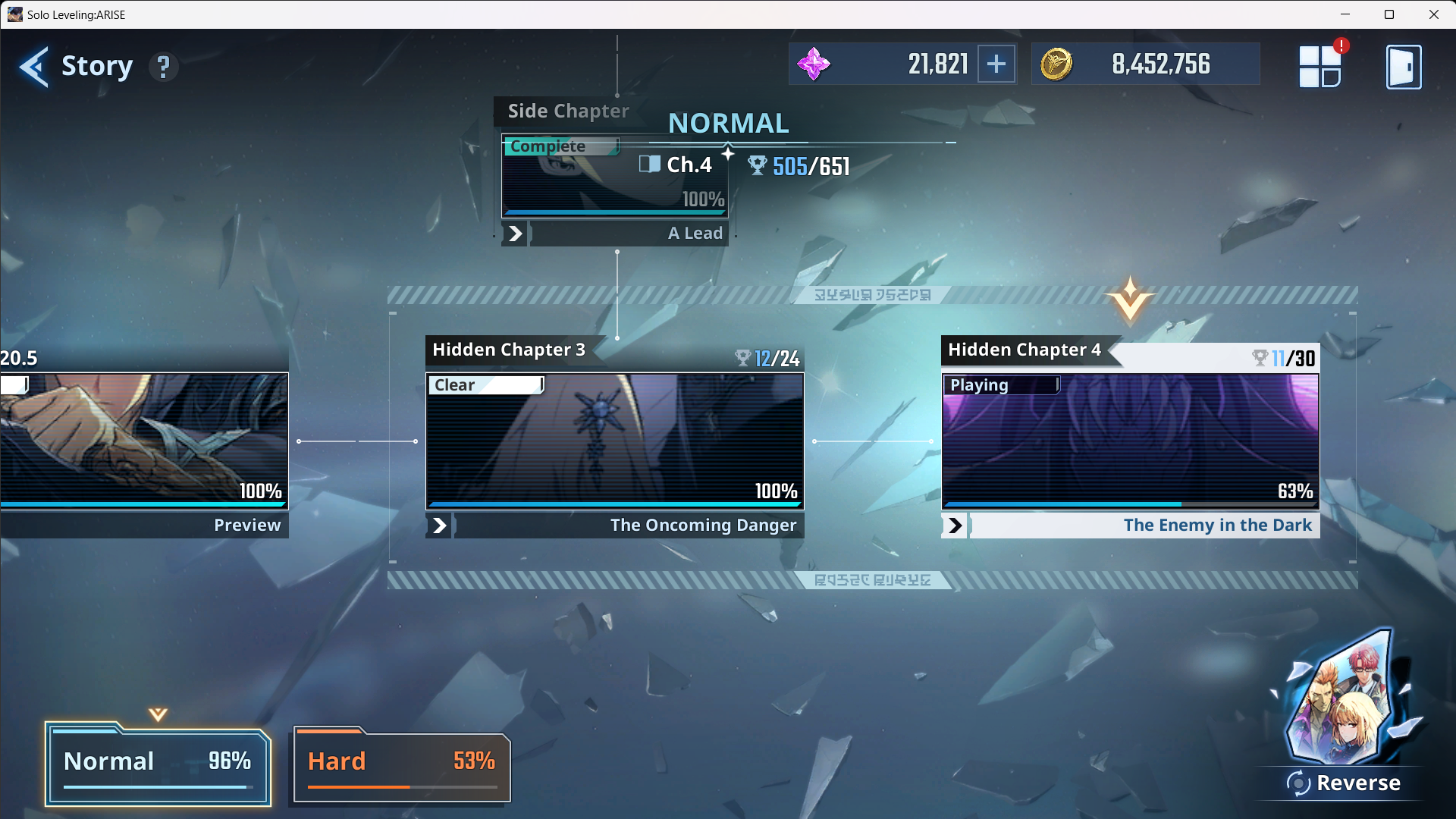This screenshot has height=819, width=1456.
Task: Close the Solo Leveling:ARISE window
Action: 1433,14
